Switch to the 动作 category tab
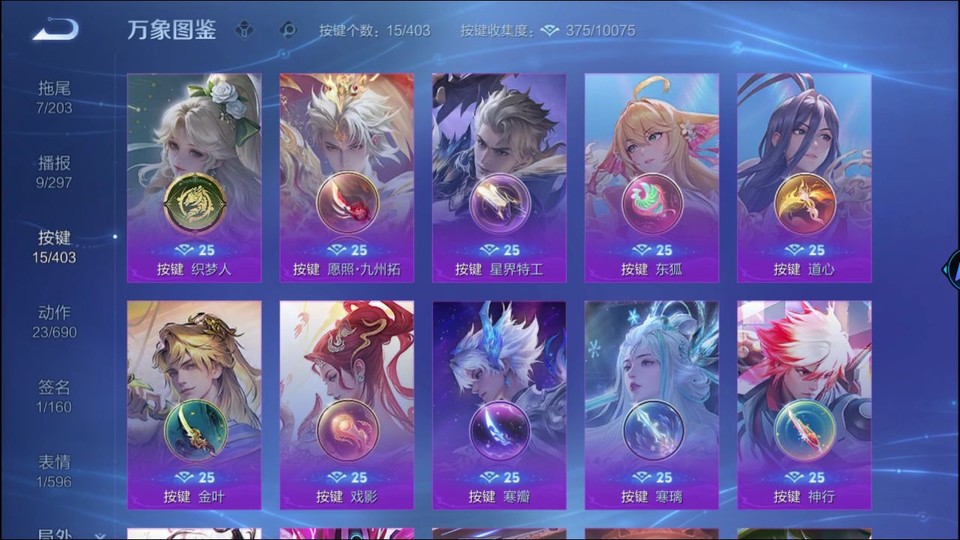 (x=55, y=322)
